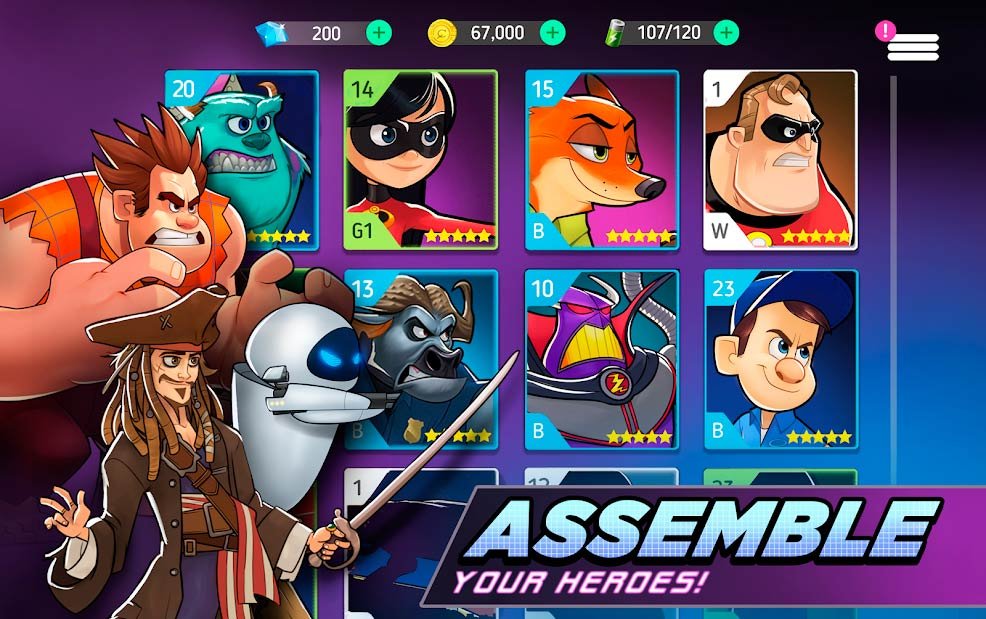The width and height of the screenshot is (986, 619).
Task: Select the Fix-It Felix hero card
Action: pyautogui.click(x=780, y=359)
